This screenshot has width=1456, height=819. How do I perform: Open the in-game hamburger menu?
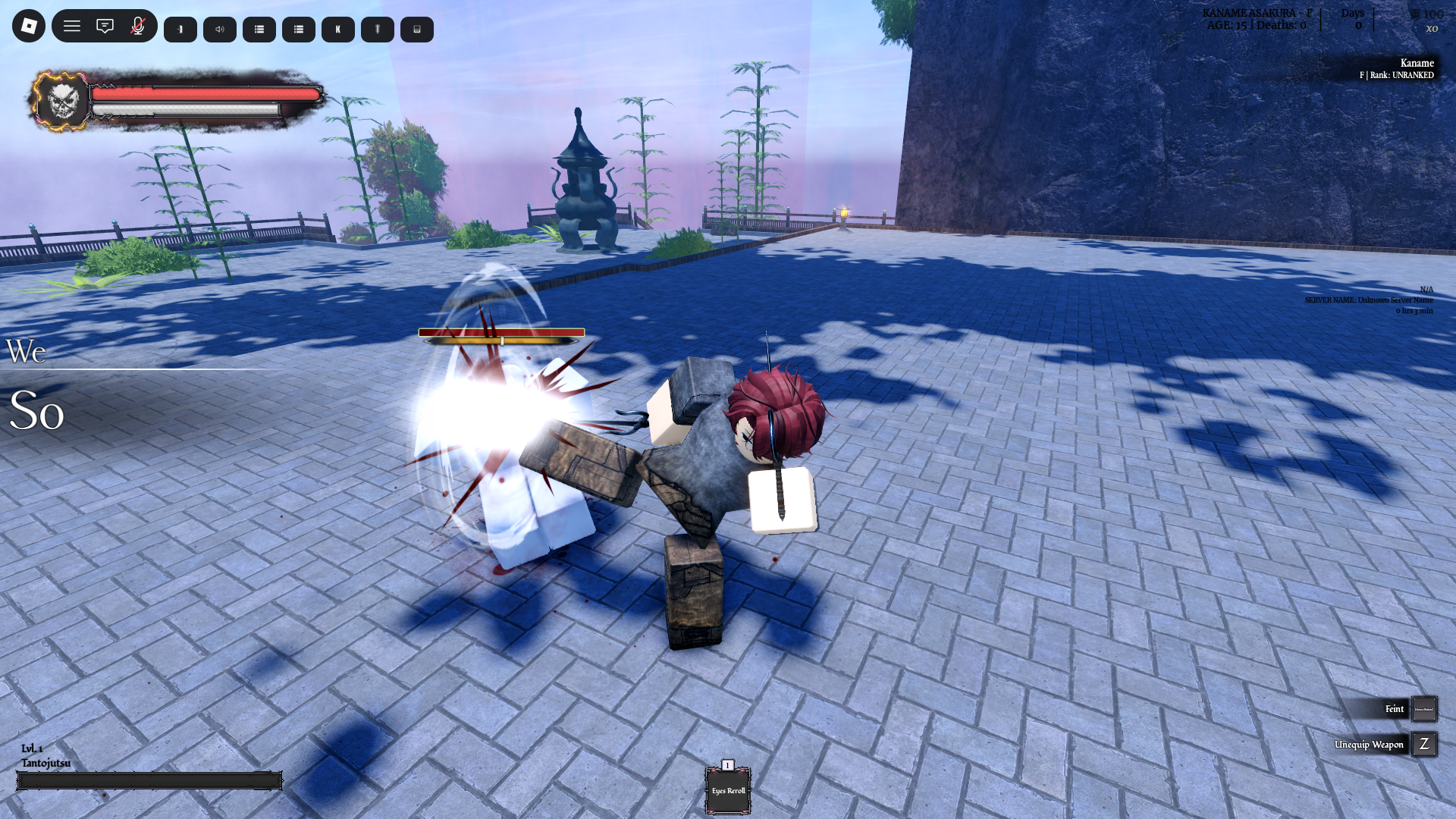pos(72,26)
